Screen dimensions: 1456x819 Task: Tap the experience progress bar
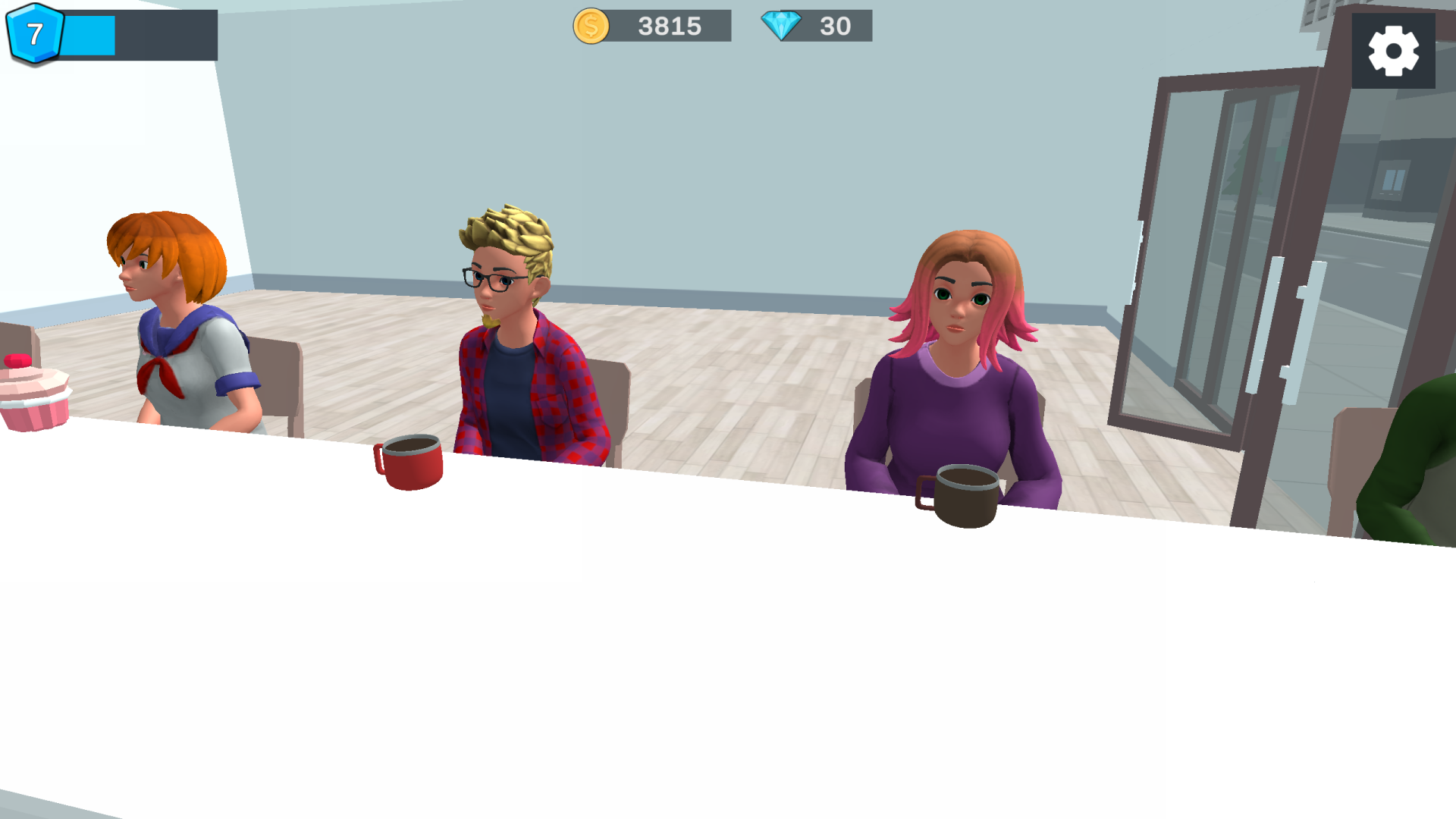point(136,34)
